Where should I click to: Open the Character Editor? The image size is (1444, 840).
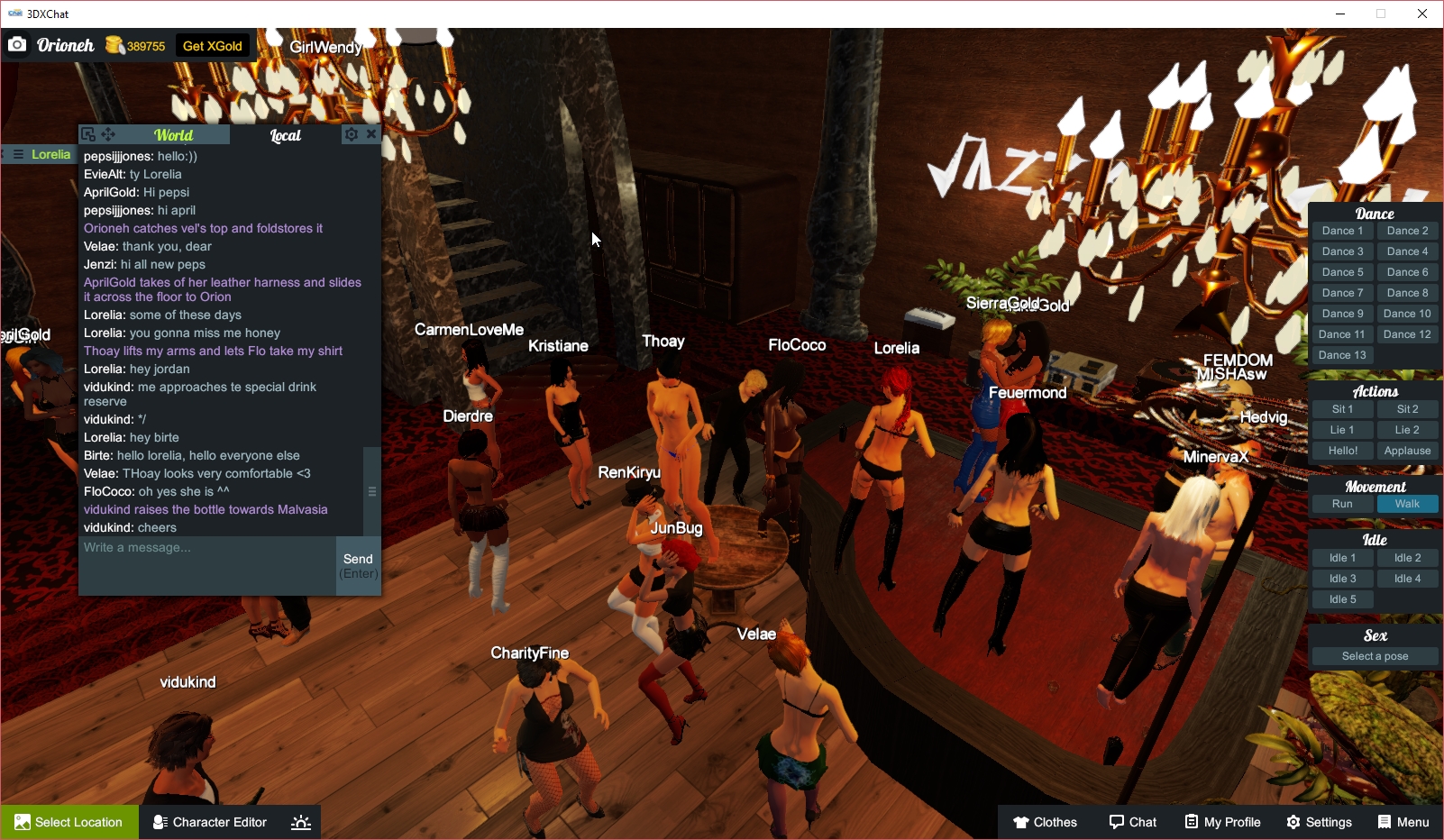tap(209, 822)
